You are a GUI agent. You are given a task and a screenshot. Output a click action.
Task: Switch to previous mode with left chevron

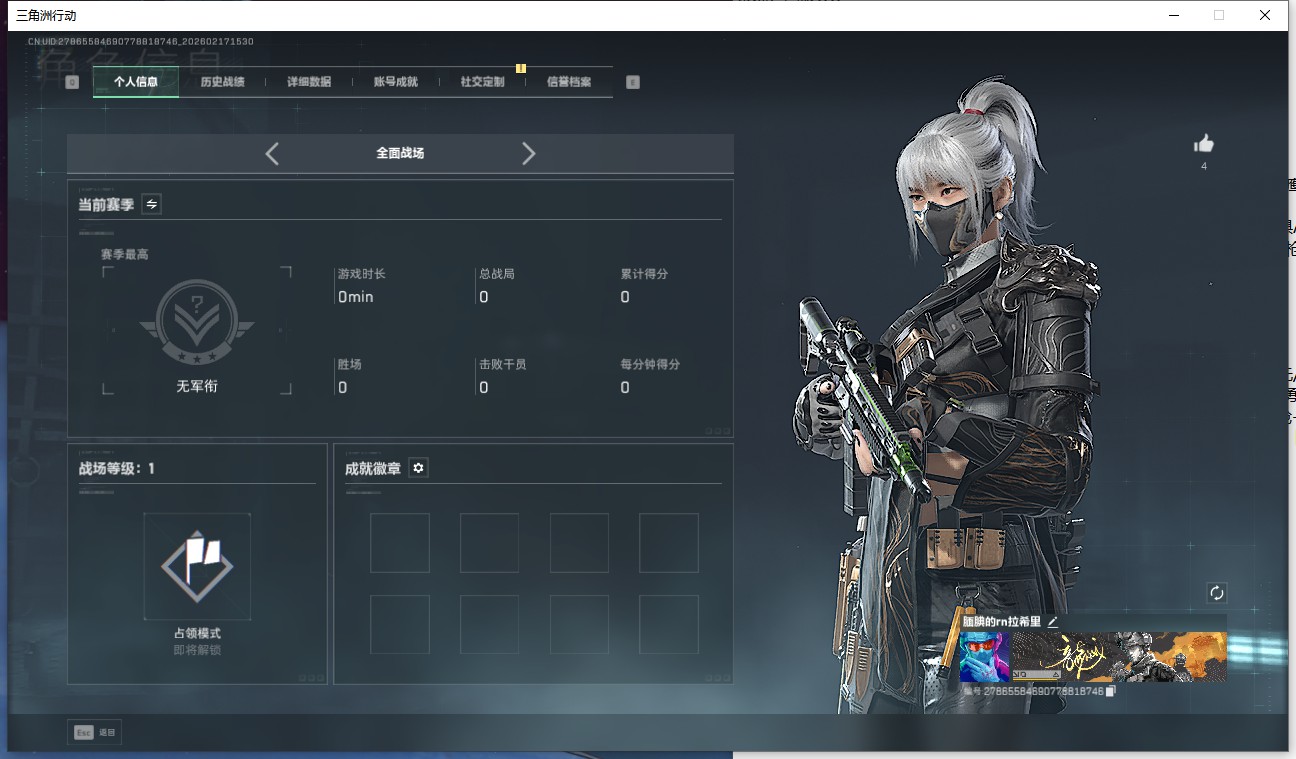click(x=272, y=153)
